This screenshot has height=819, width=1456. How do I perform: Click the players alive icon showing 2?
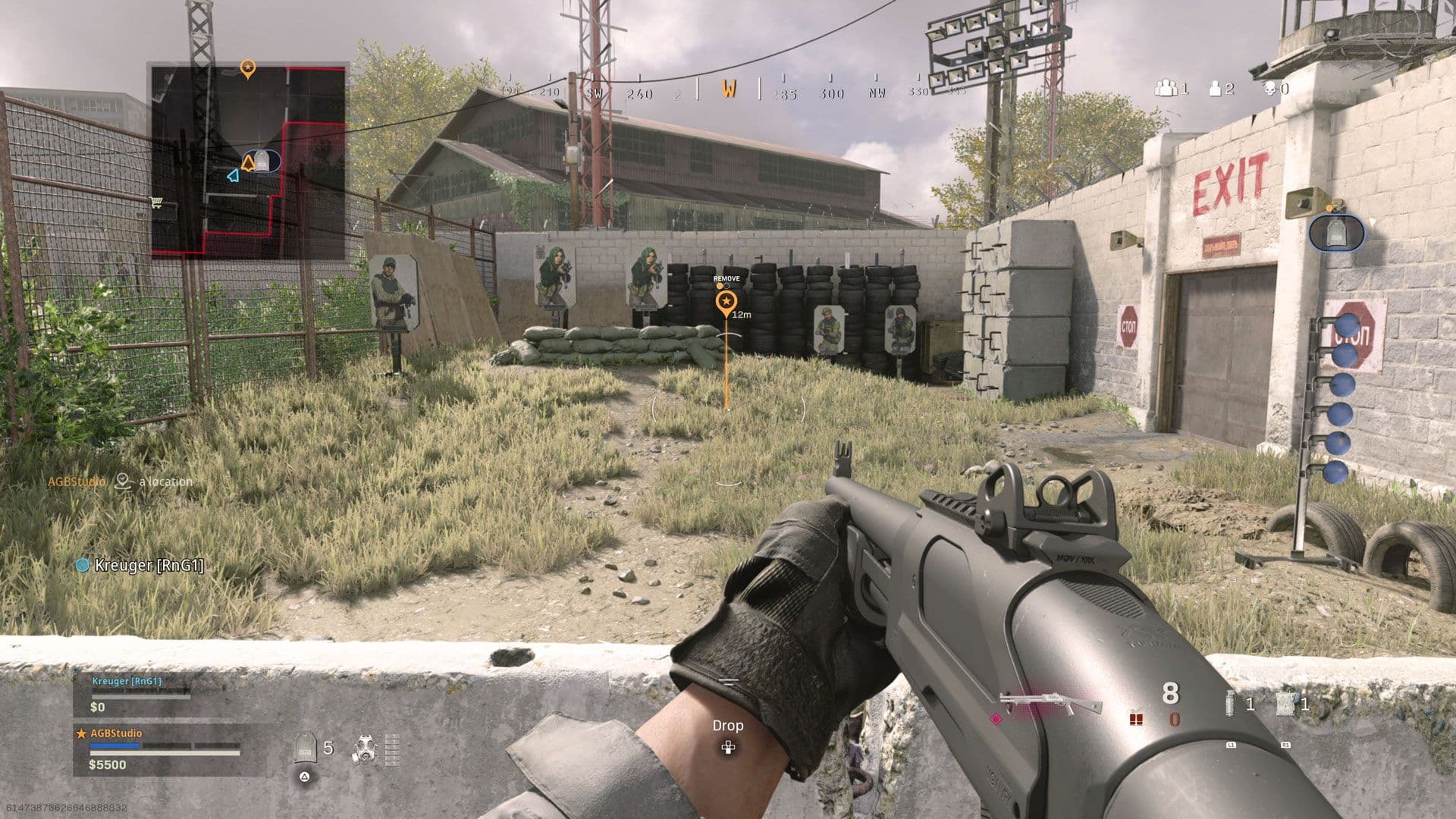[x=1215, y=88]
